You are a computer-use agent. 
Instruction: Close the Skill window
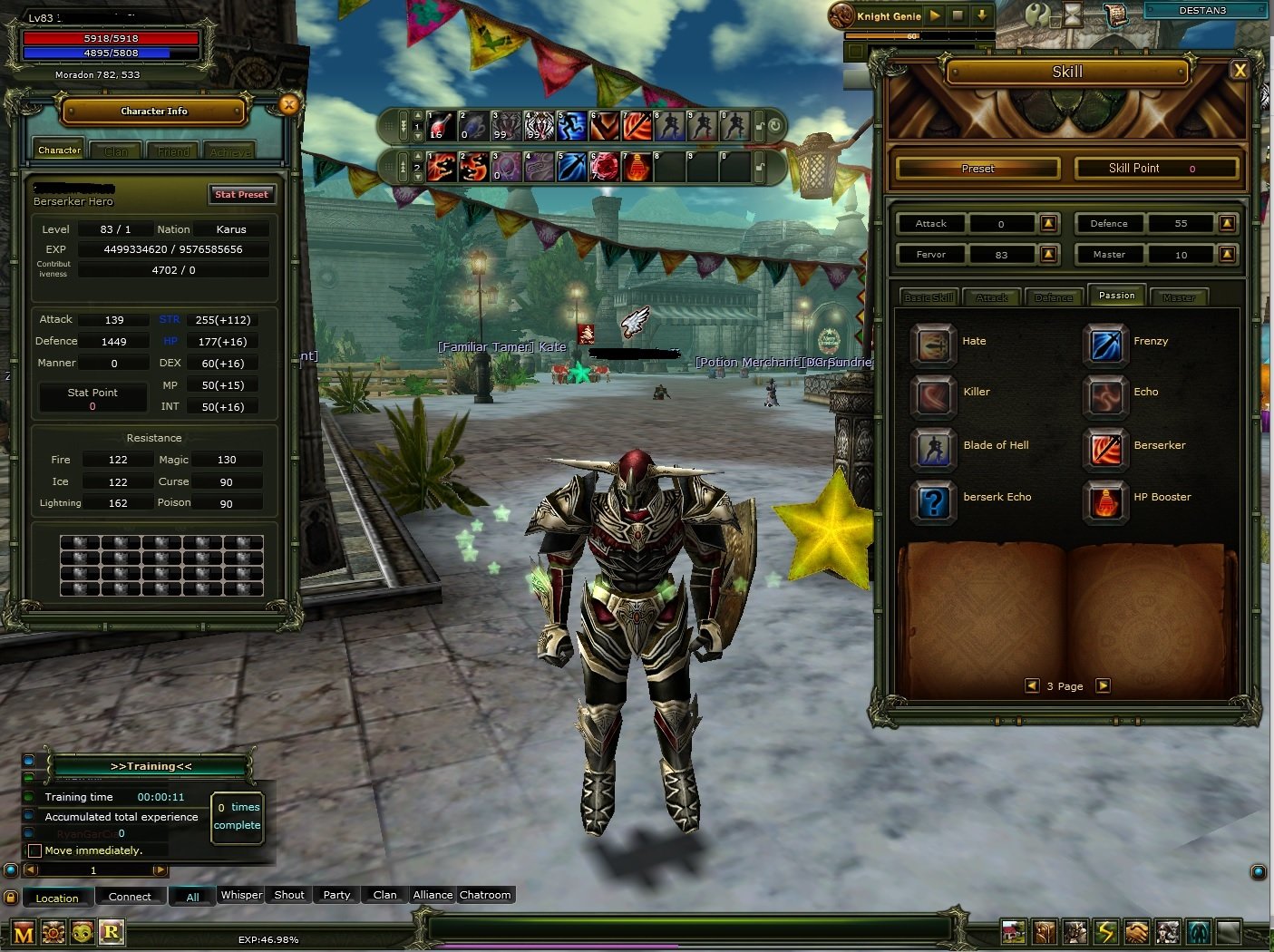(x=1240, y=71)
